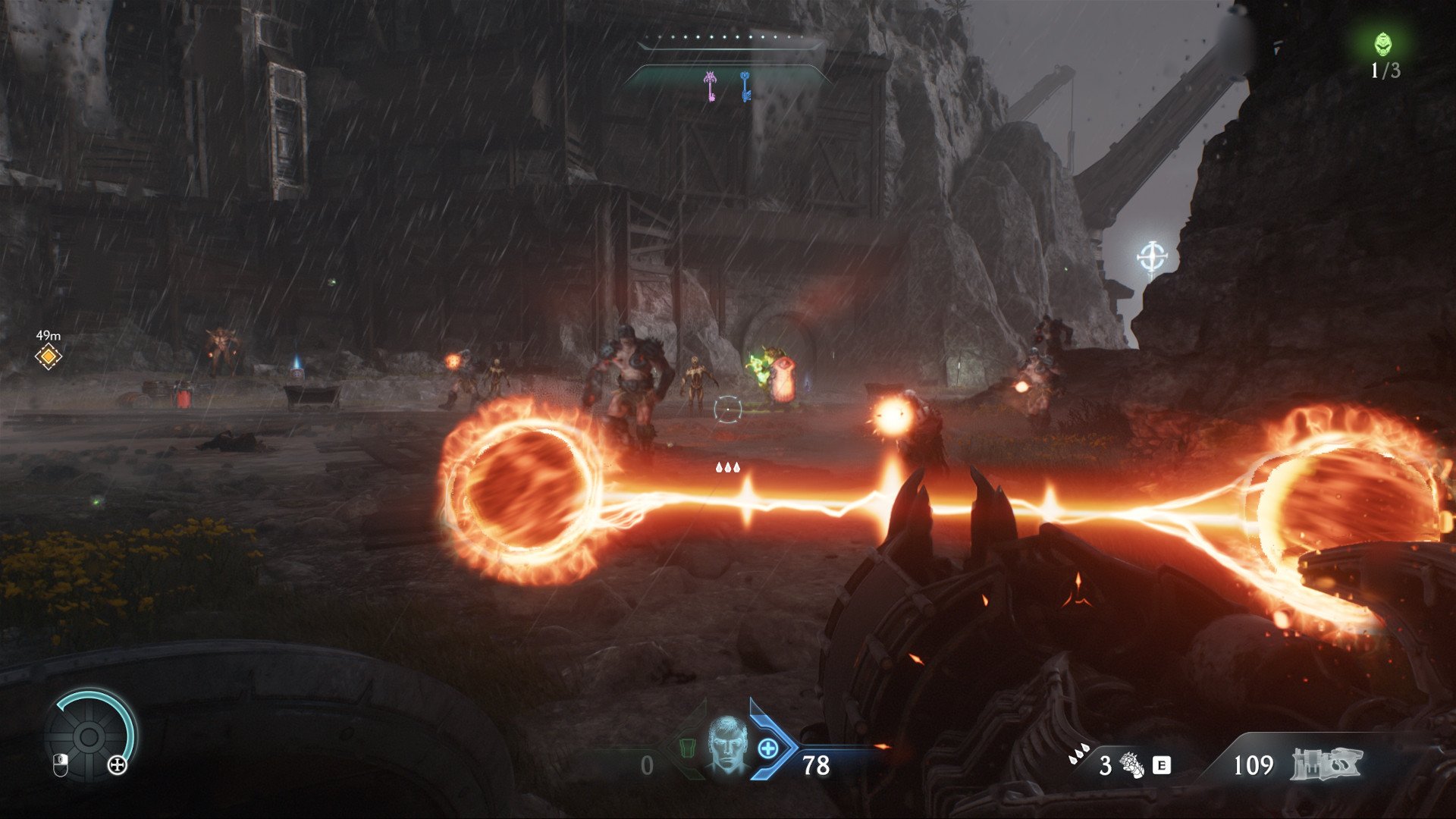Image resolution: width=1456 pixels, height=819 pixels.
Task: Click the equipped weapon icon
Action: [1326, 764]
